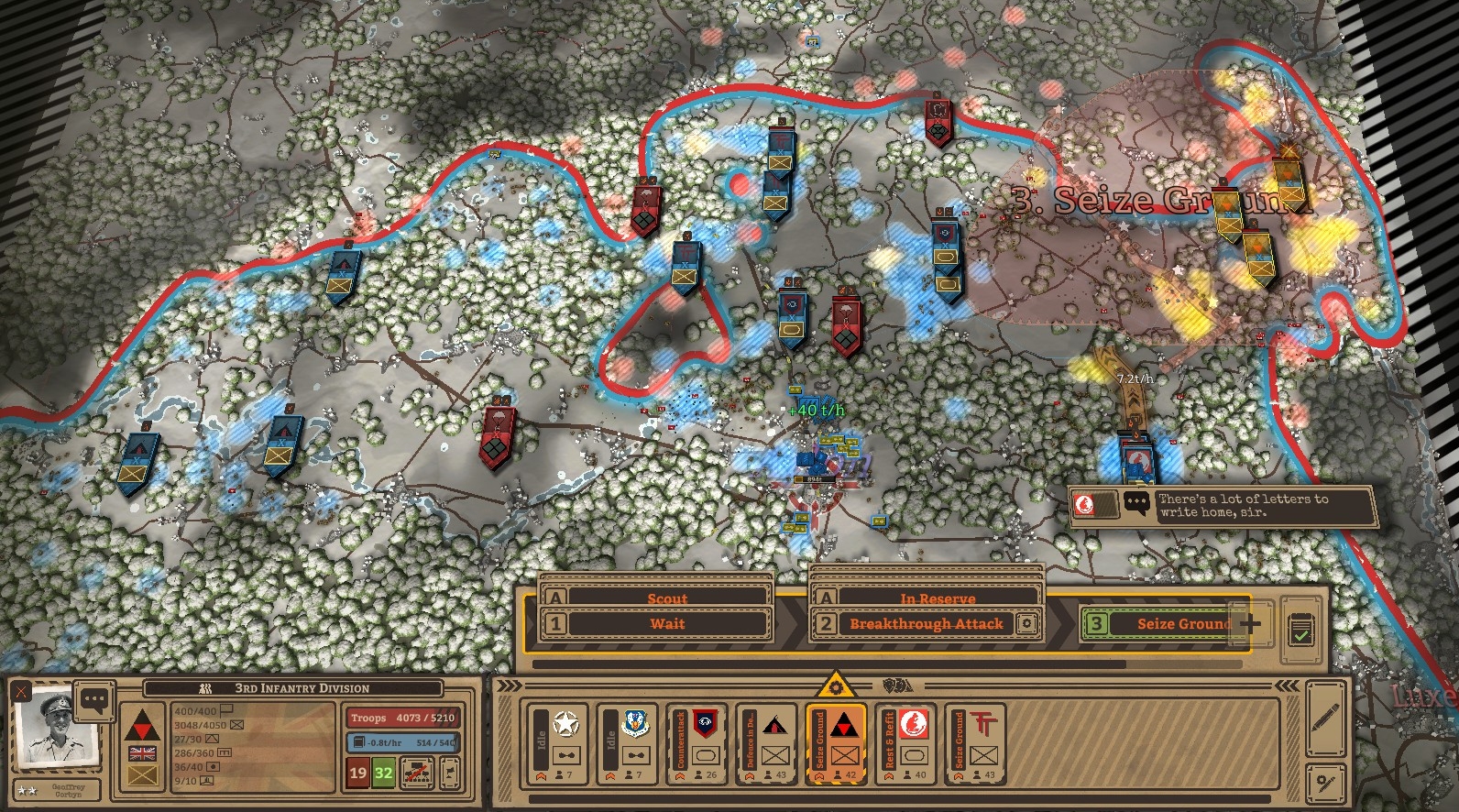Select the Wait order in phase 1

(x=667, y=624)
